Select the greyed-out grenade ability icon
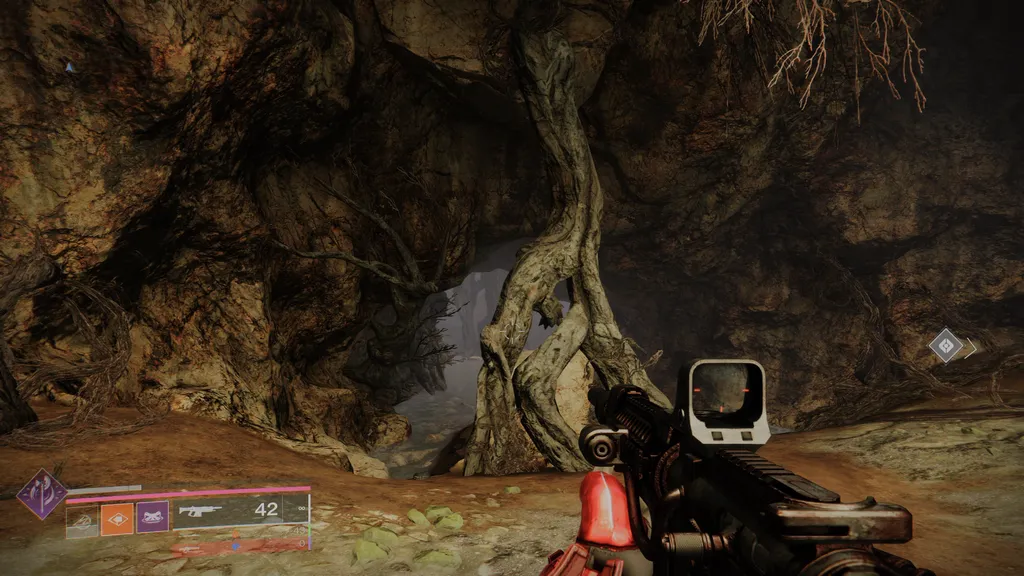Screen dimensions: 1024x576 point(82,519)
